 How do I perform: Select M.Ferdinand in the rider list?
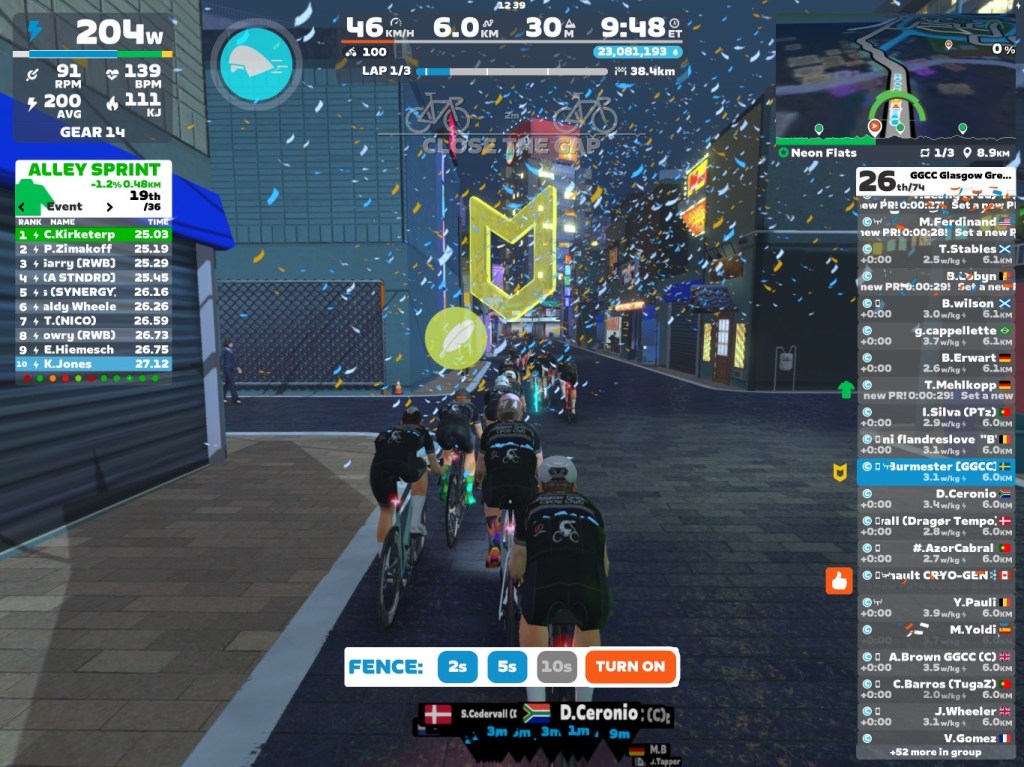coord(935,222)
